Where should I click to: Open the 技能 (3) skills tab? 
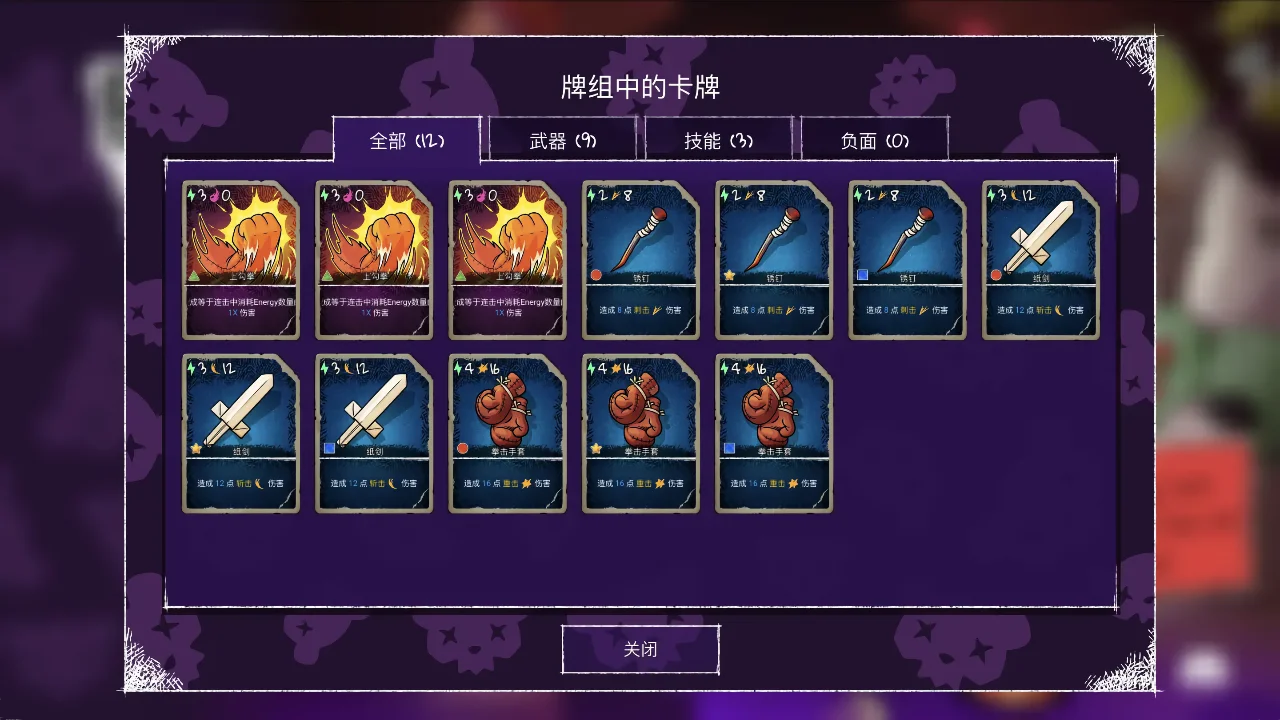(719, 140)
